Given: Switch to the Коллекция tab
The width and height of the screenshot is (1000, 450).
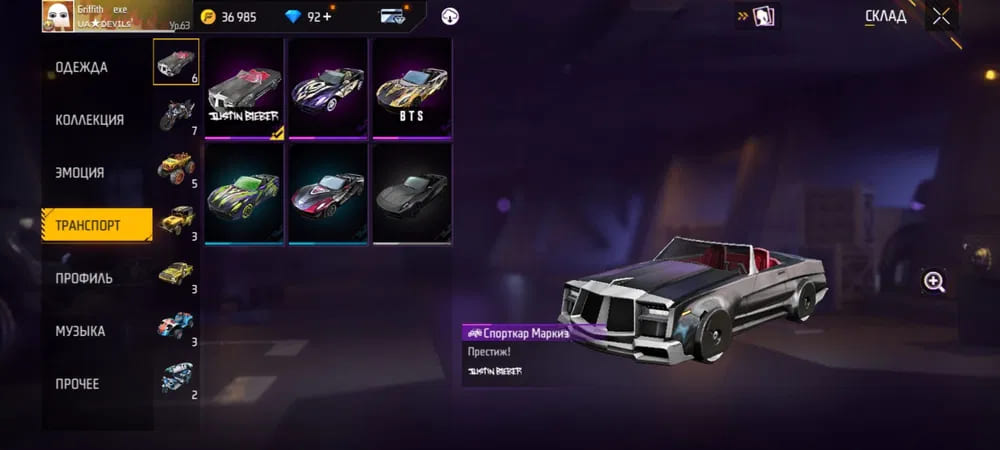Looking at the screenshot, I should (90, 120).
